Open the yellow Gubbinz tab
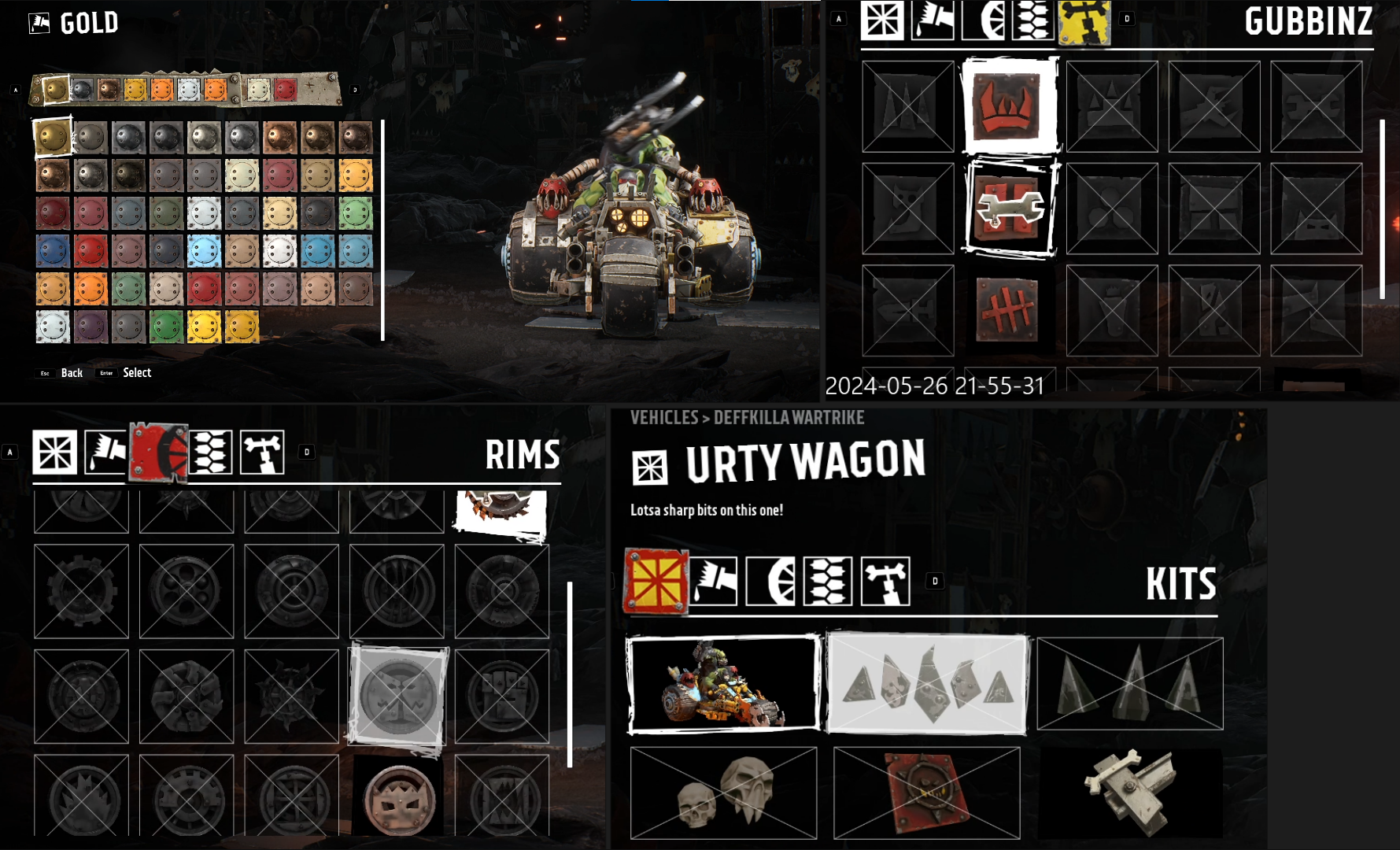Image resolution: width=1400 pixels, height=850 pixels. (1084, 20)
